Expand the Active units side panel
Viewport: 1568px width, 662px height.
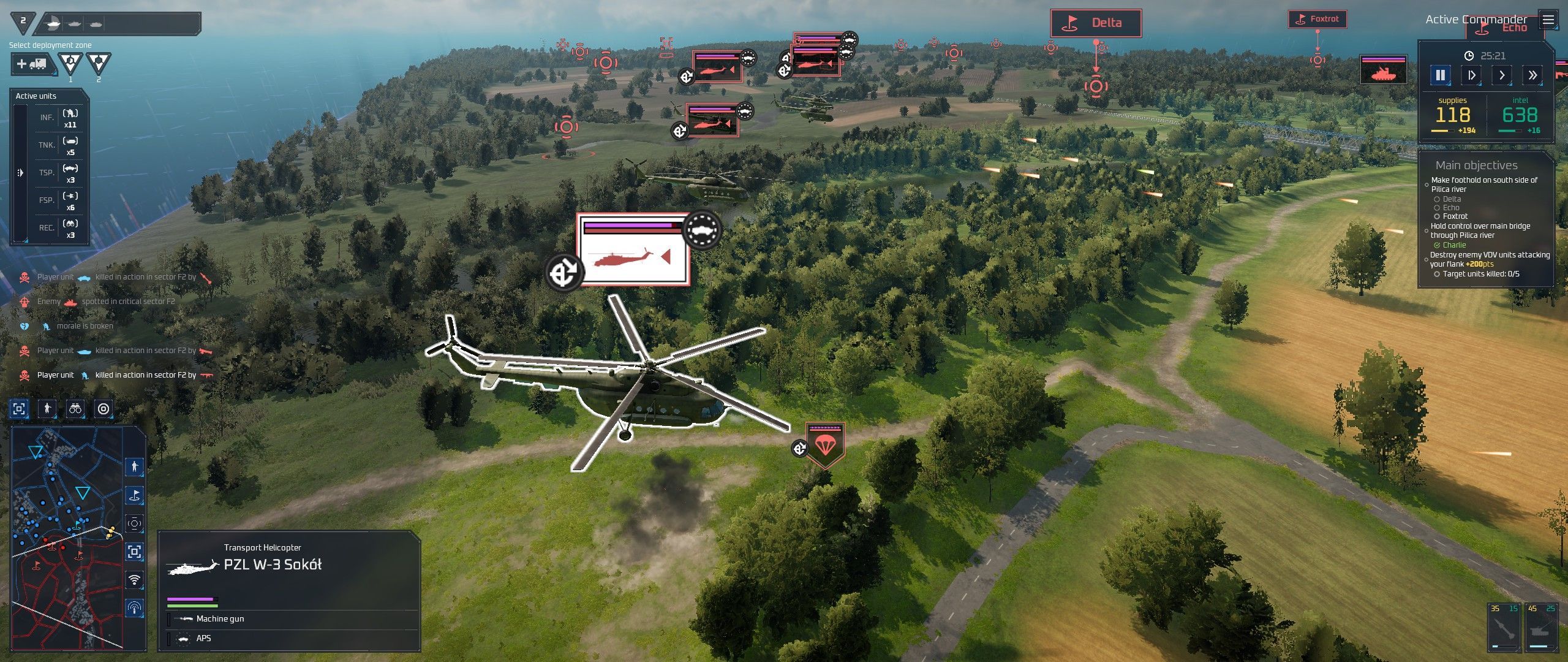pos(20,173)
